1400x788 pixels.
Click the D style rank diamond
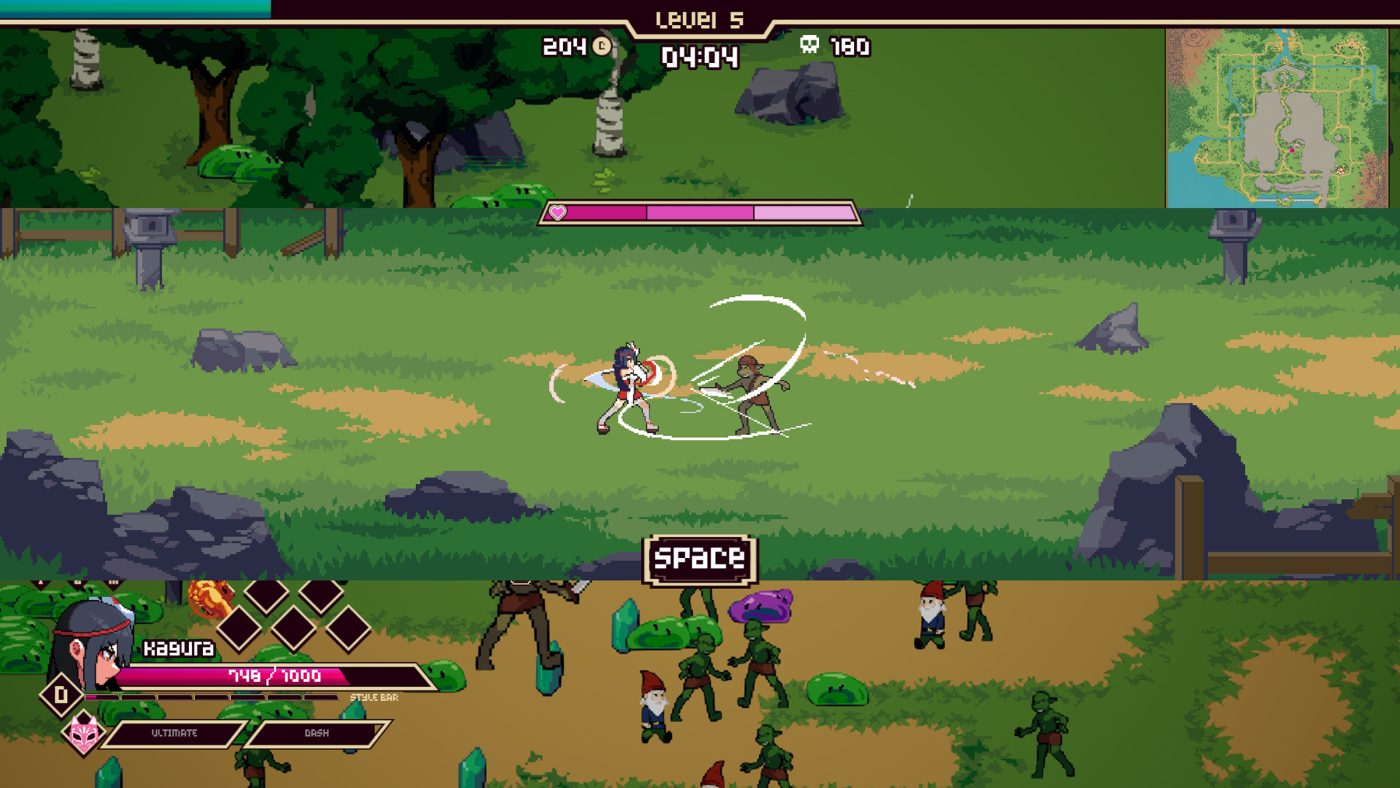(62, 695)
